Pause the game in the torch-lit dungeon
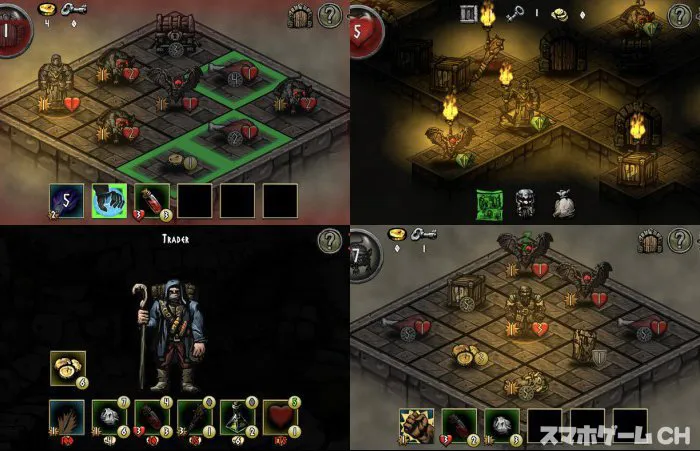The height and width of the screenshot is (451, 700). point(468,13)
